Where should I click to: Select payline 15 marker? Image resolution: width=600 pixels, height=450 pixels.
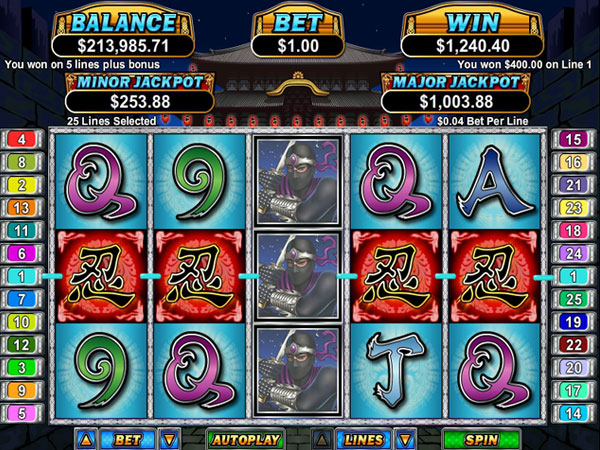coord(574,138)
